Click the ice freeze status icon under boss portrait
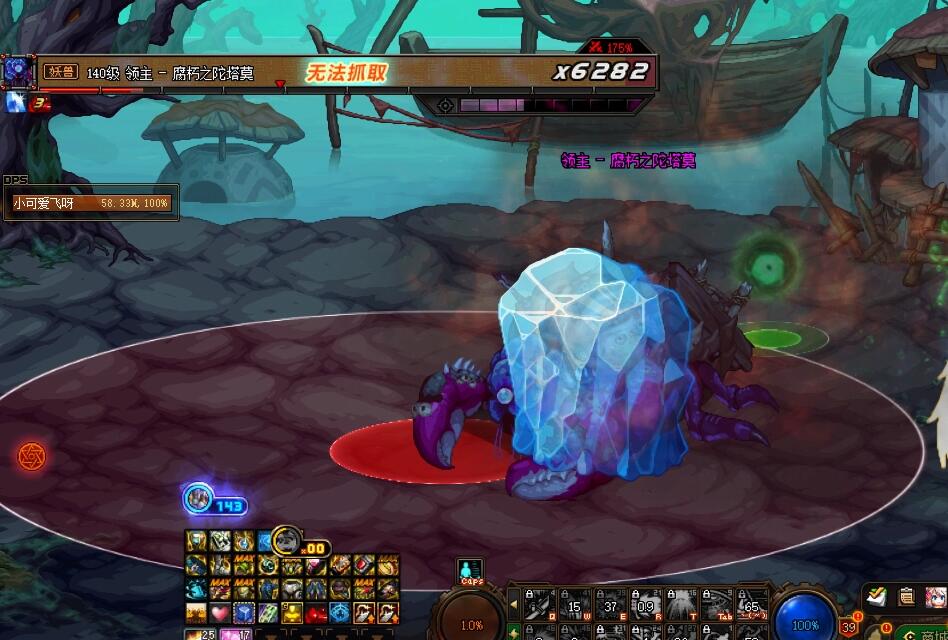Viewport: 948px width, 640px height. (x=16, y=102)
